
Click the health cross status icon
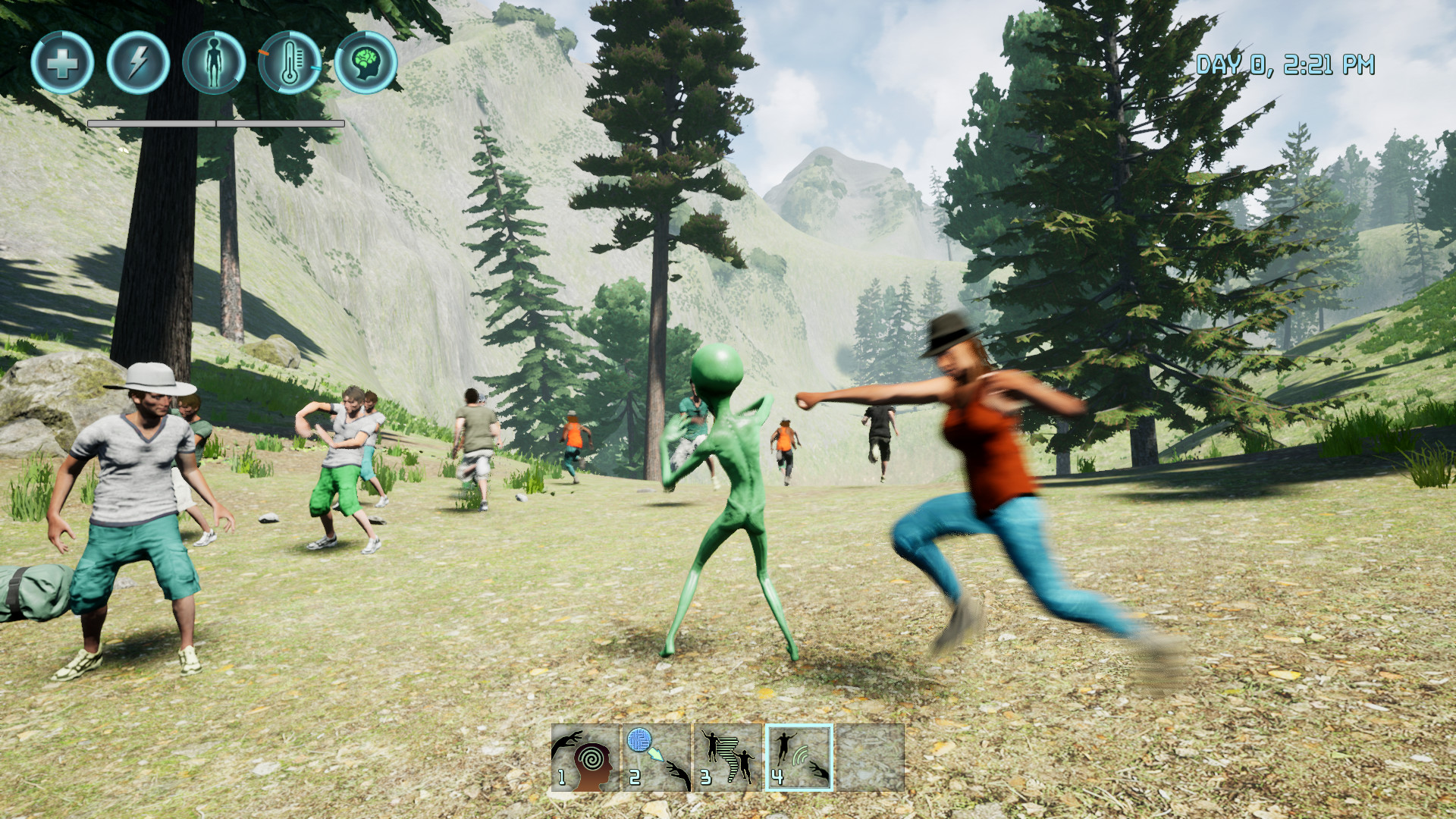(x=64, y=64)
